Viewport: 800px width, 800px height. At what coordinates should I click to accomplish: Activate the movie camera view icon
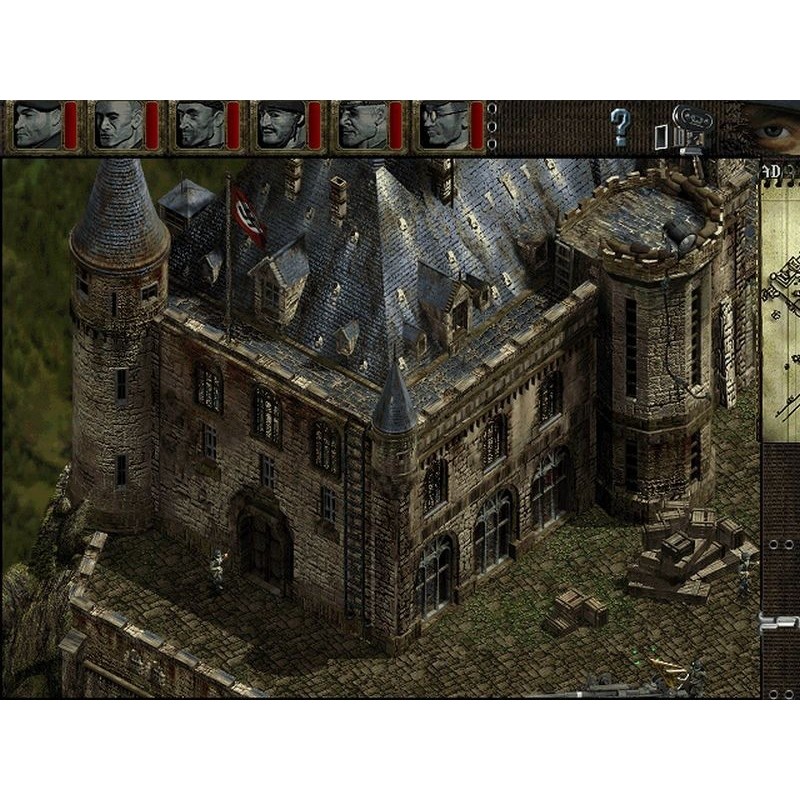pos(689,128)
